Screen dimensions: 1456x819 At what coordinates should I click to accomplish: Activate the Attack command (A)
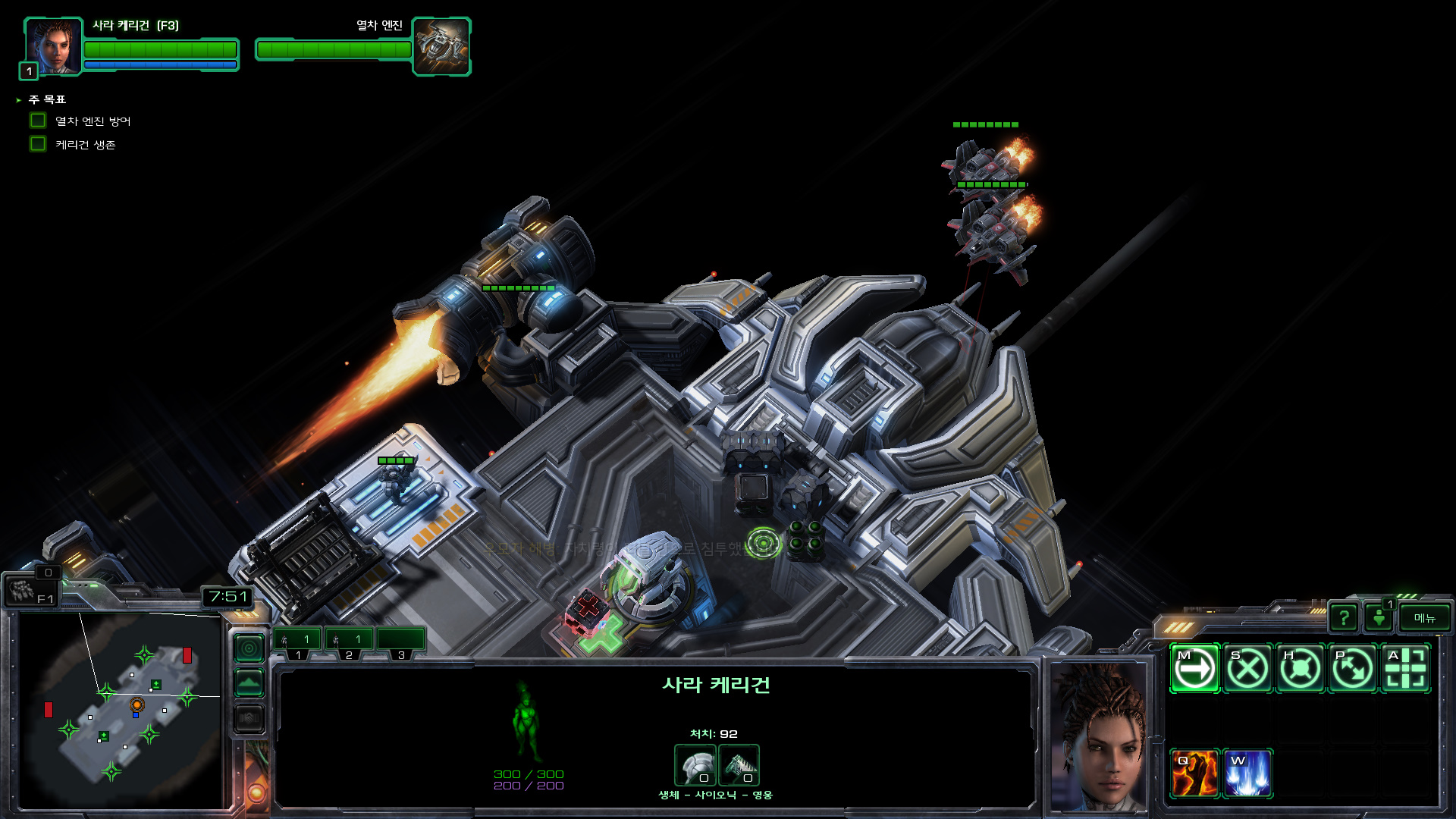point(1405,669)
